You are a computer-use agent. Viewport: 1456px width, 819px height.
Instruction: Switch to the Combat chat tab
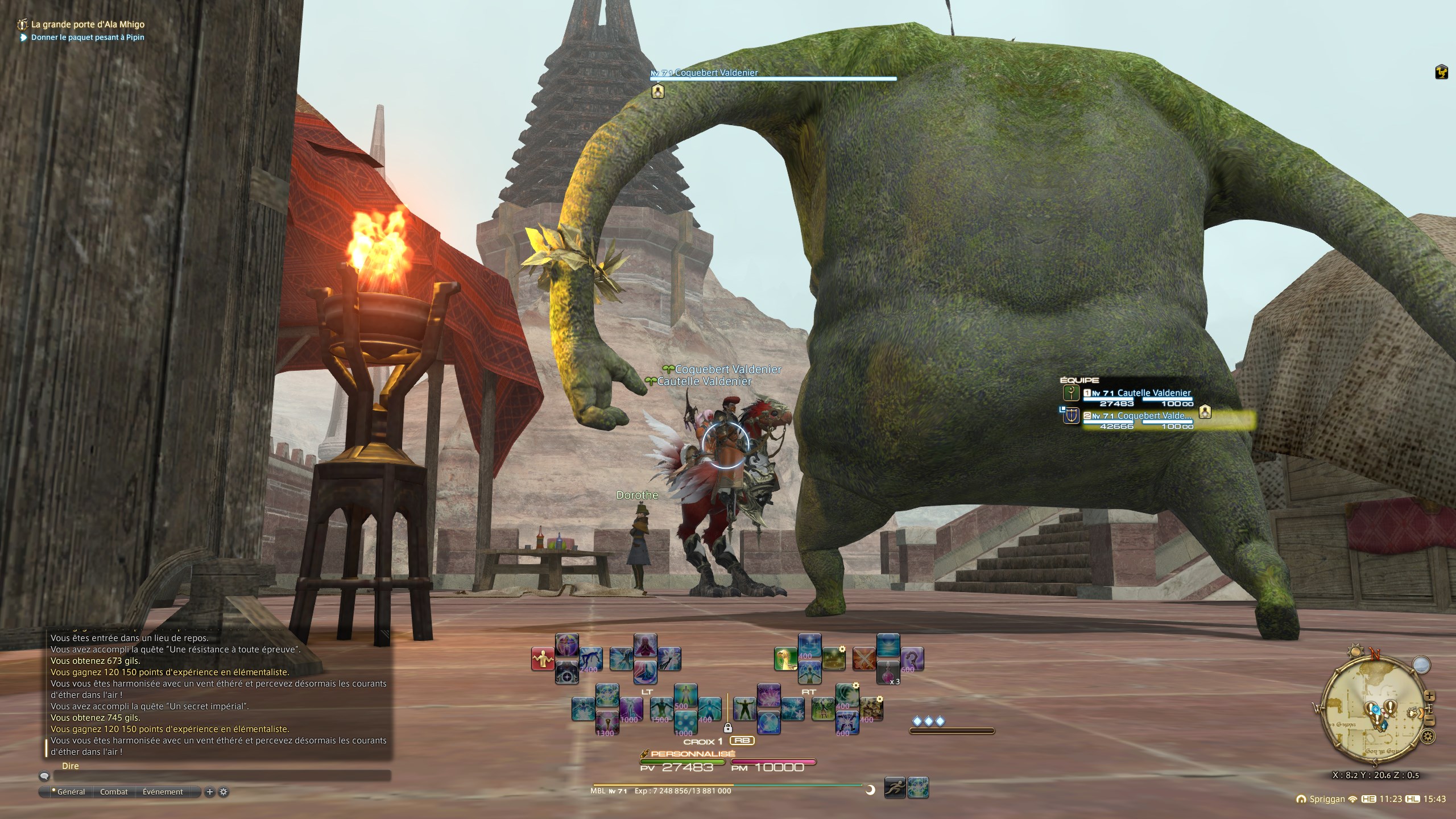tap(114, 792)
